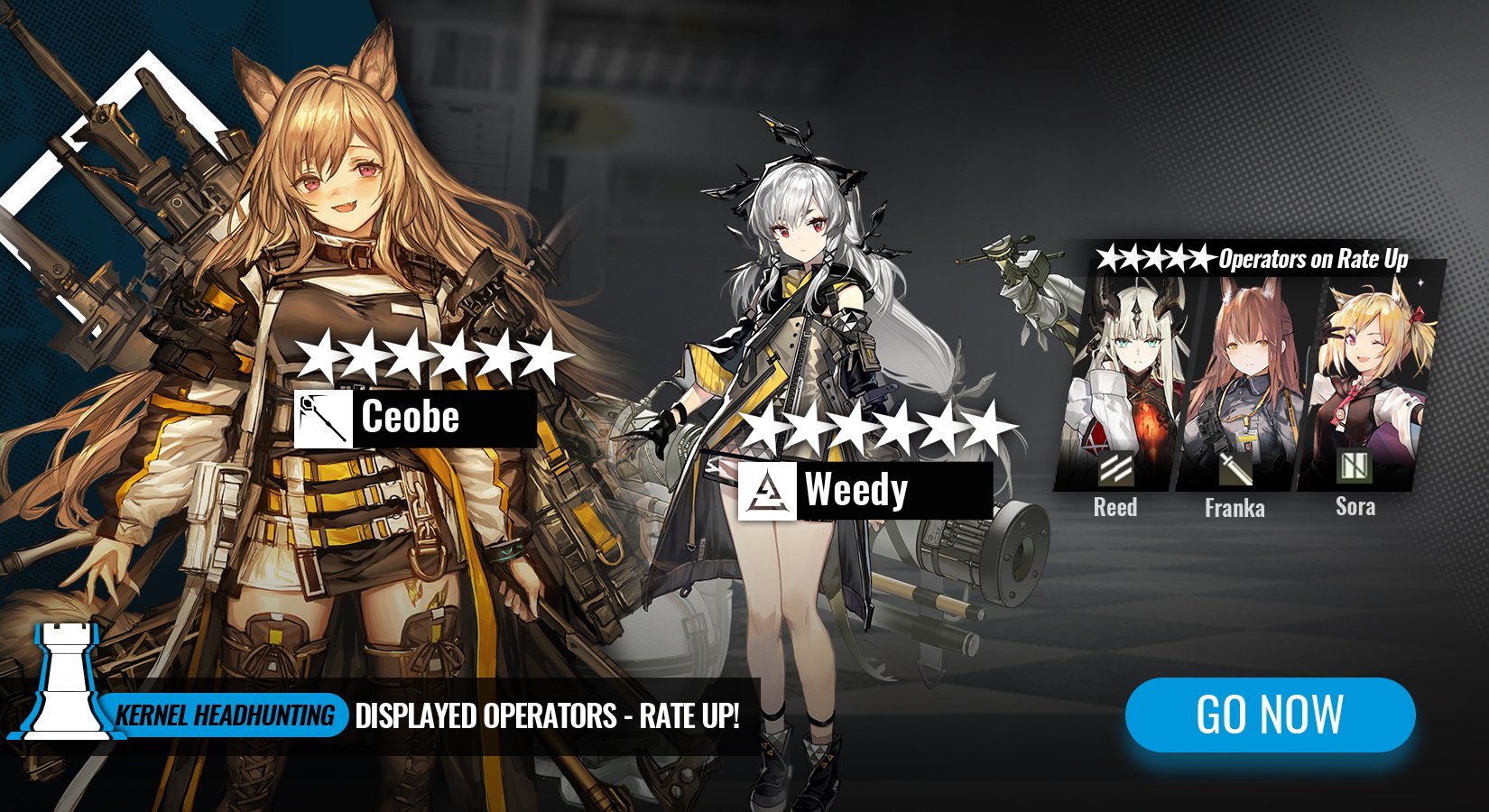
Task: Click the GO NOW button
Action: (x=1270, y=715)
